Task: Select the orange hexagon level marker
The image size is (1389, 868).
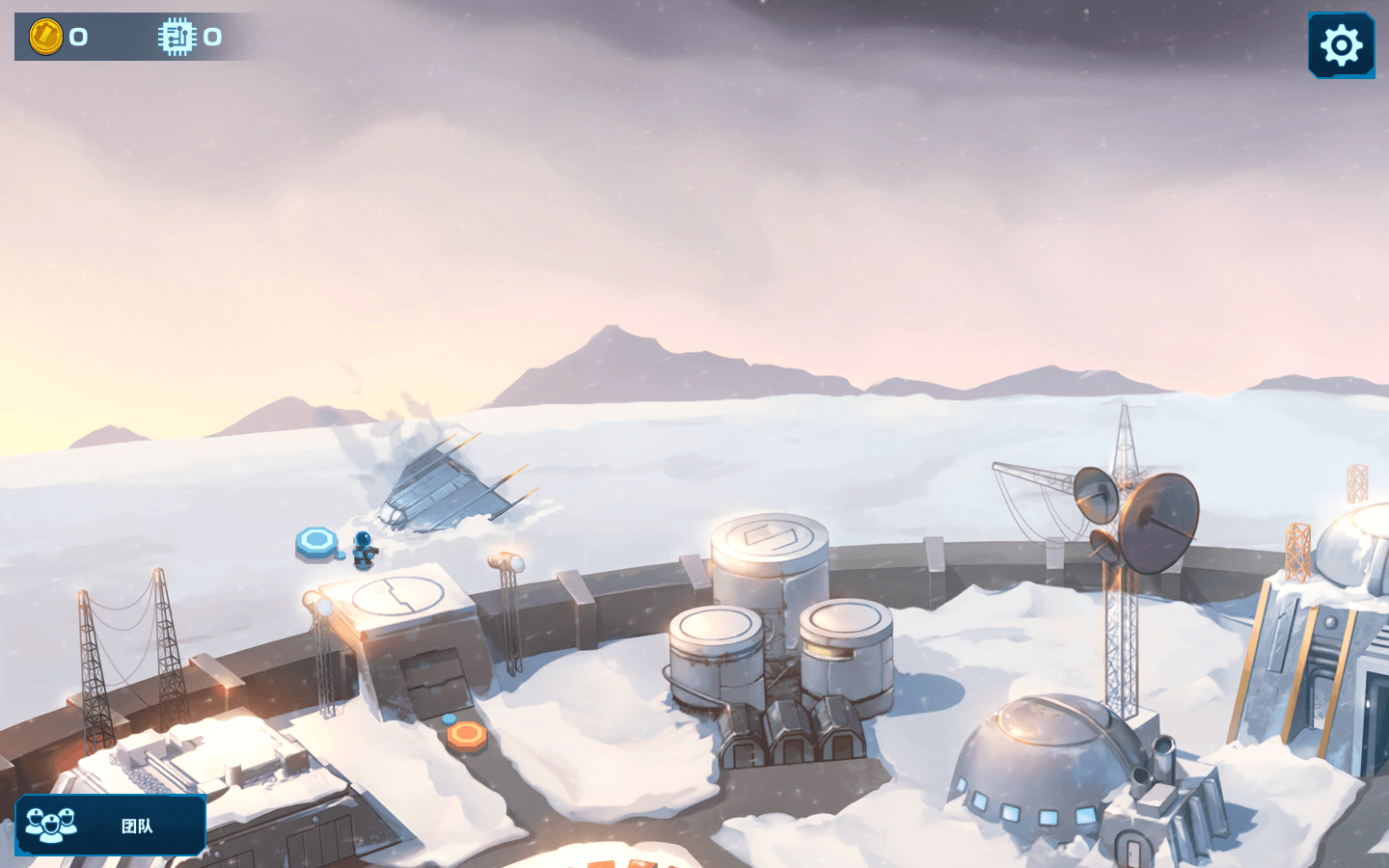Action: (467, 736)
